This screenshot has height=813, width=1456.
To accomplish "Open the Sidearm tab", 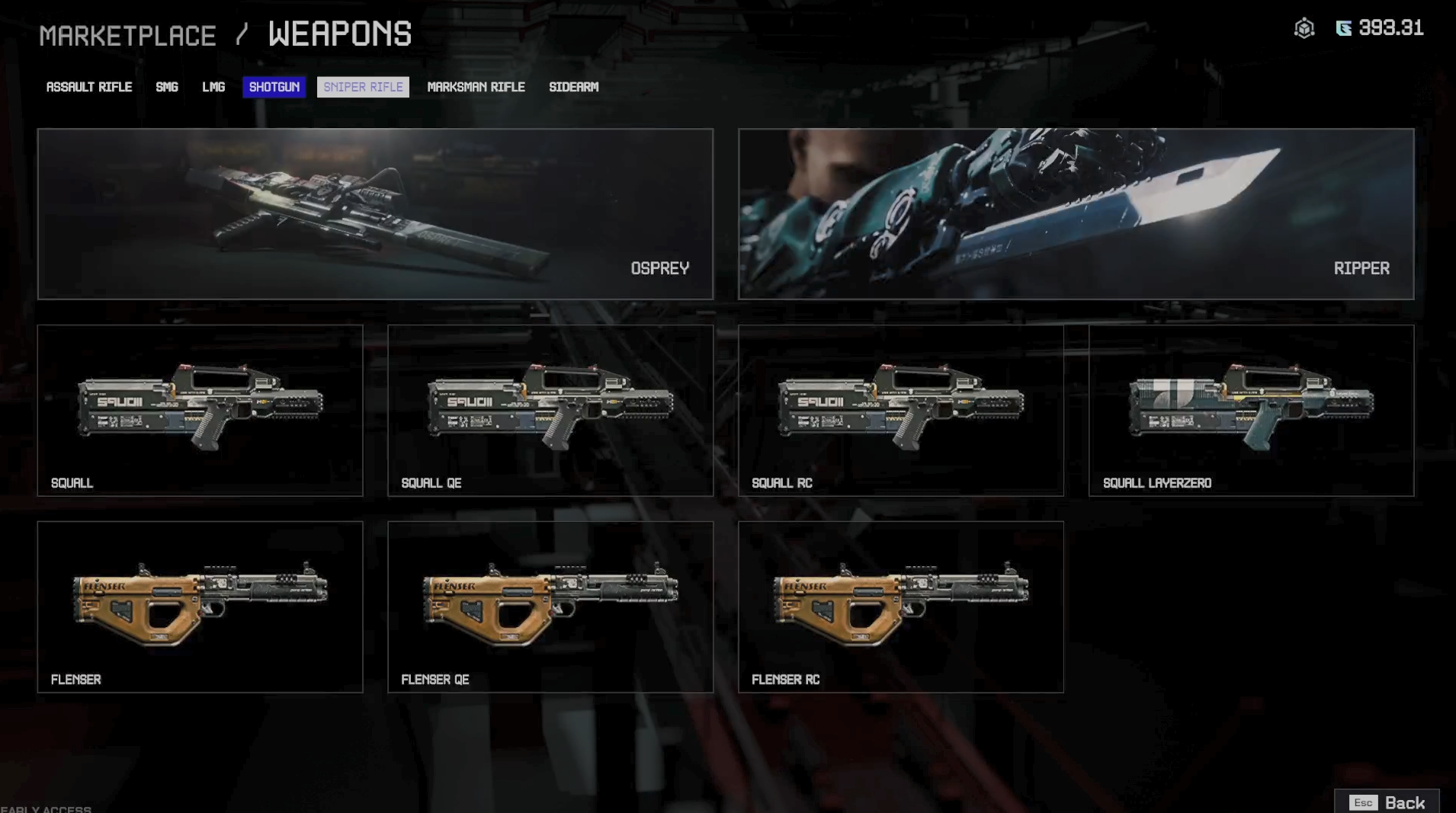I will 573,87.
